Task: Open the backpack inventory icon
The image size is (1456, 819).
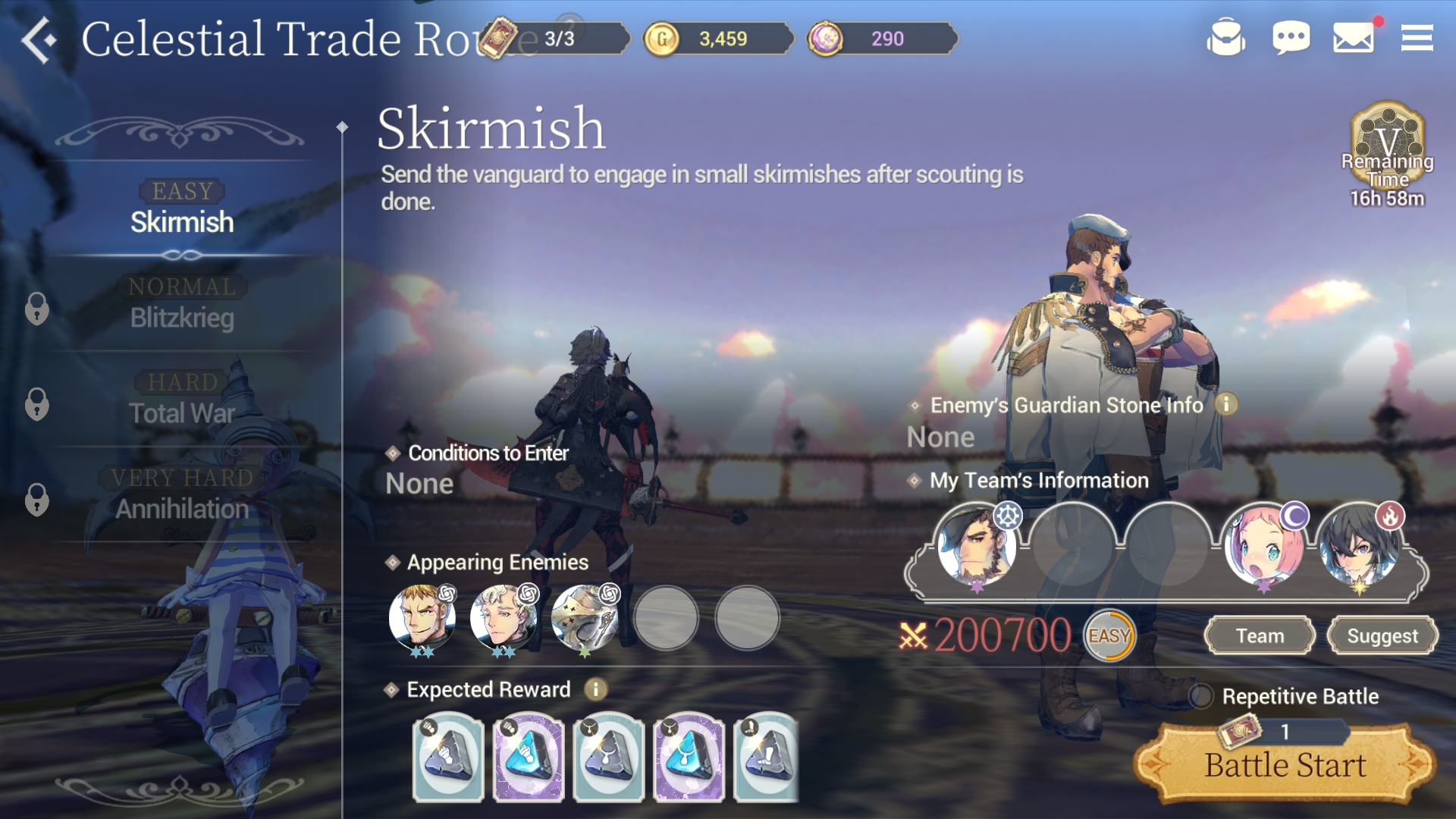Action: pos(1225,38)
